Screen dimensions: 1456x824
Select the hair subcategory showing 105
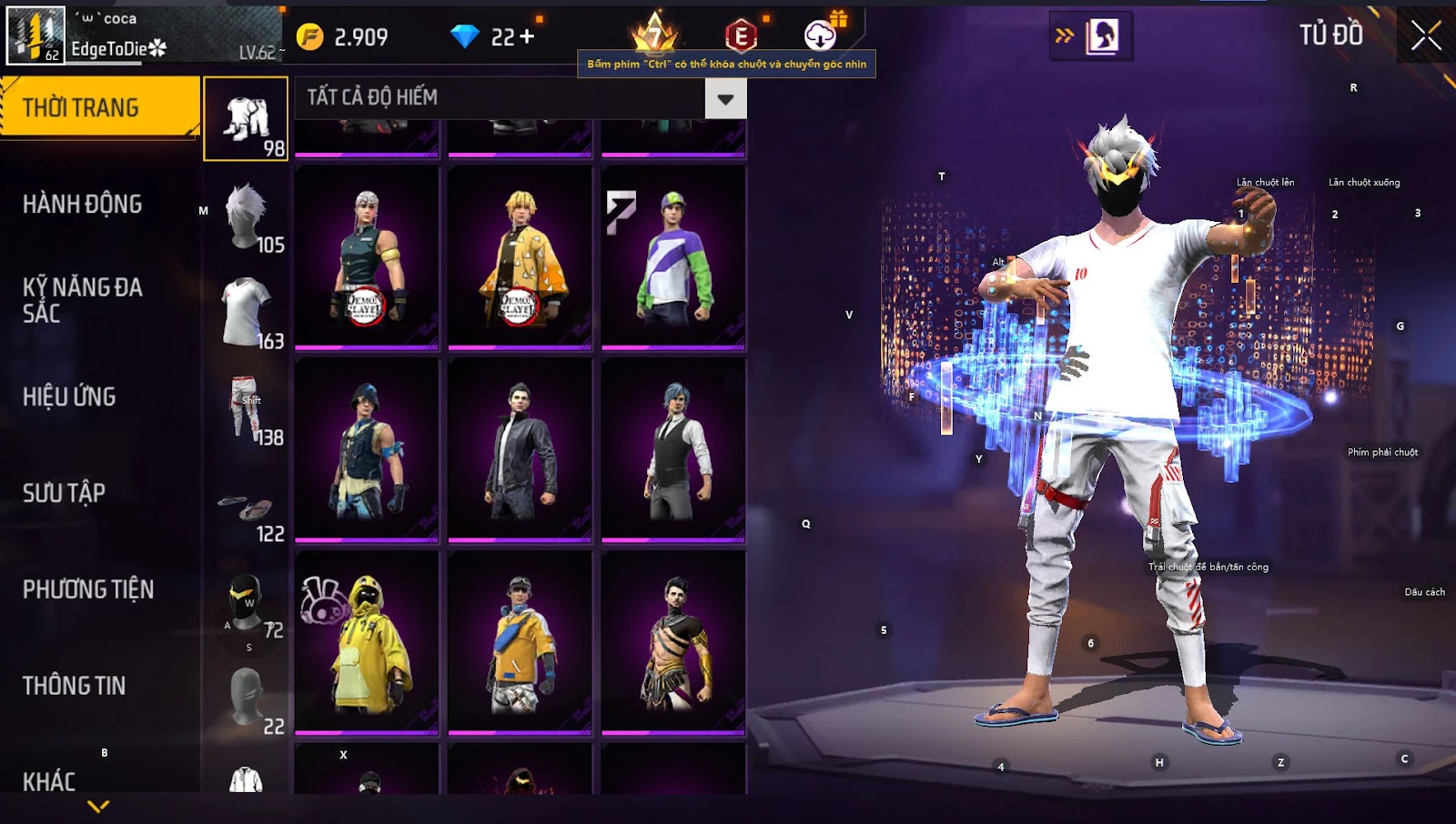[246, 216]
